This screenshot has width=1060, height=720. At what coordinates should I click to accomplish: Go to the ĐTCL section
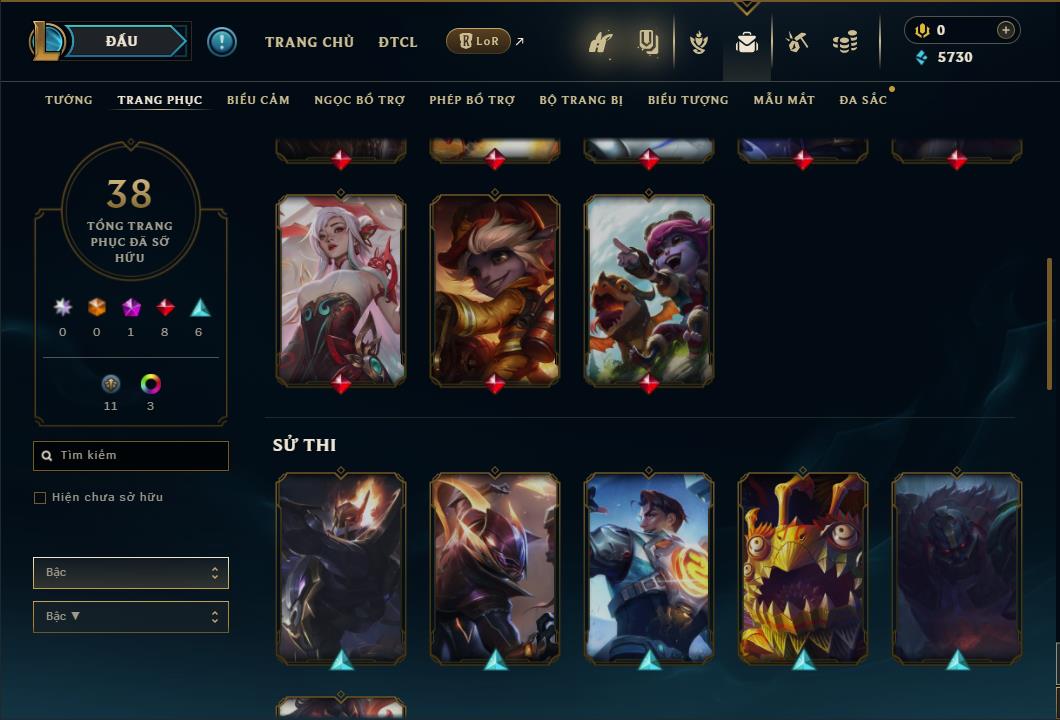tap(398, 42)
